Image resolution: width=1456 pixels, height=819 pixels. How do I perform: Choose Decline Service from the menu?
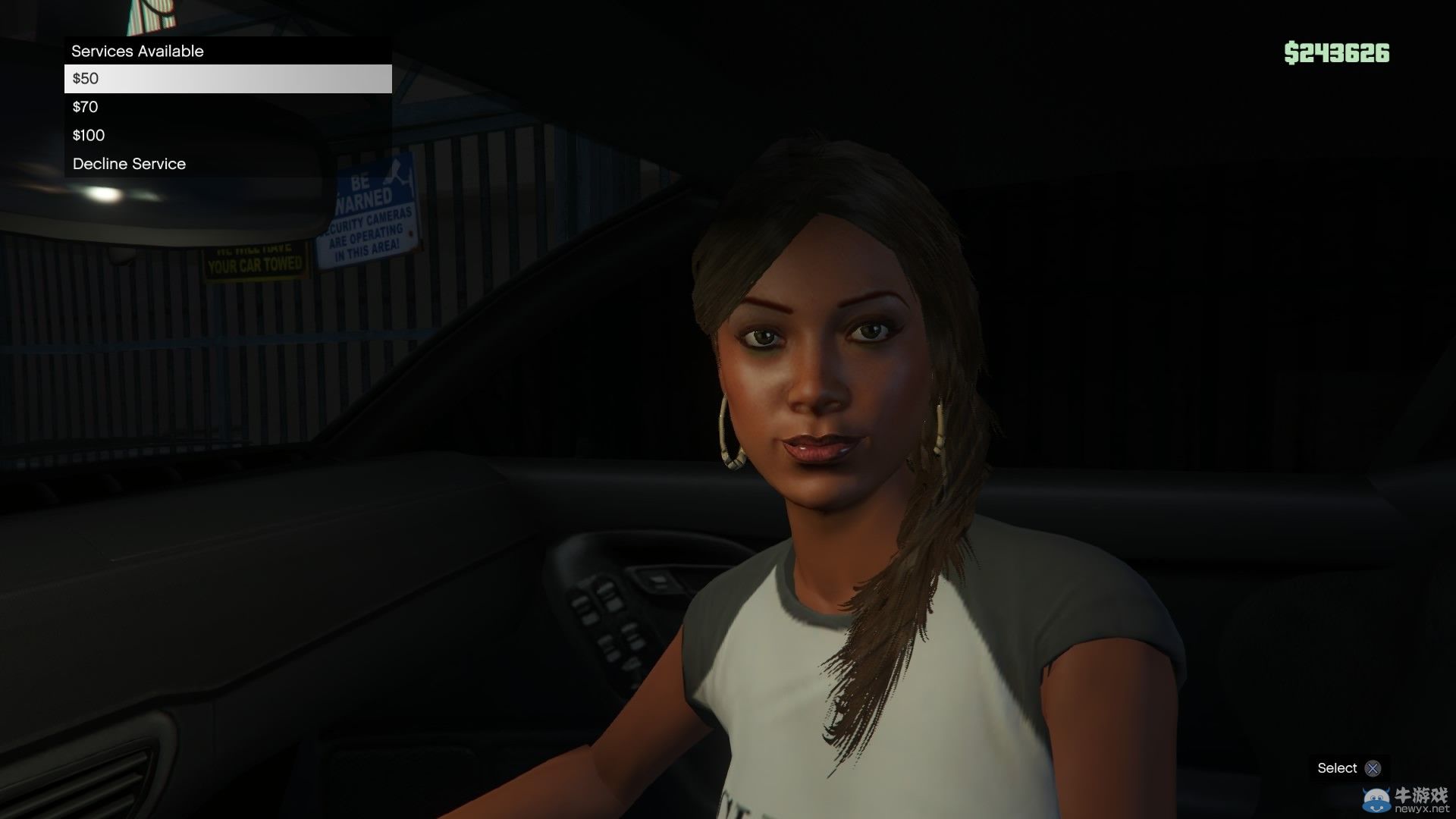[x=129, y=163]
